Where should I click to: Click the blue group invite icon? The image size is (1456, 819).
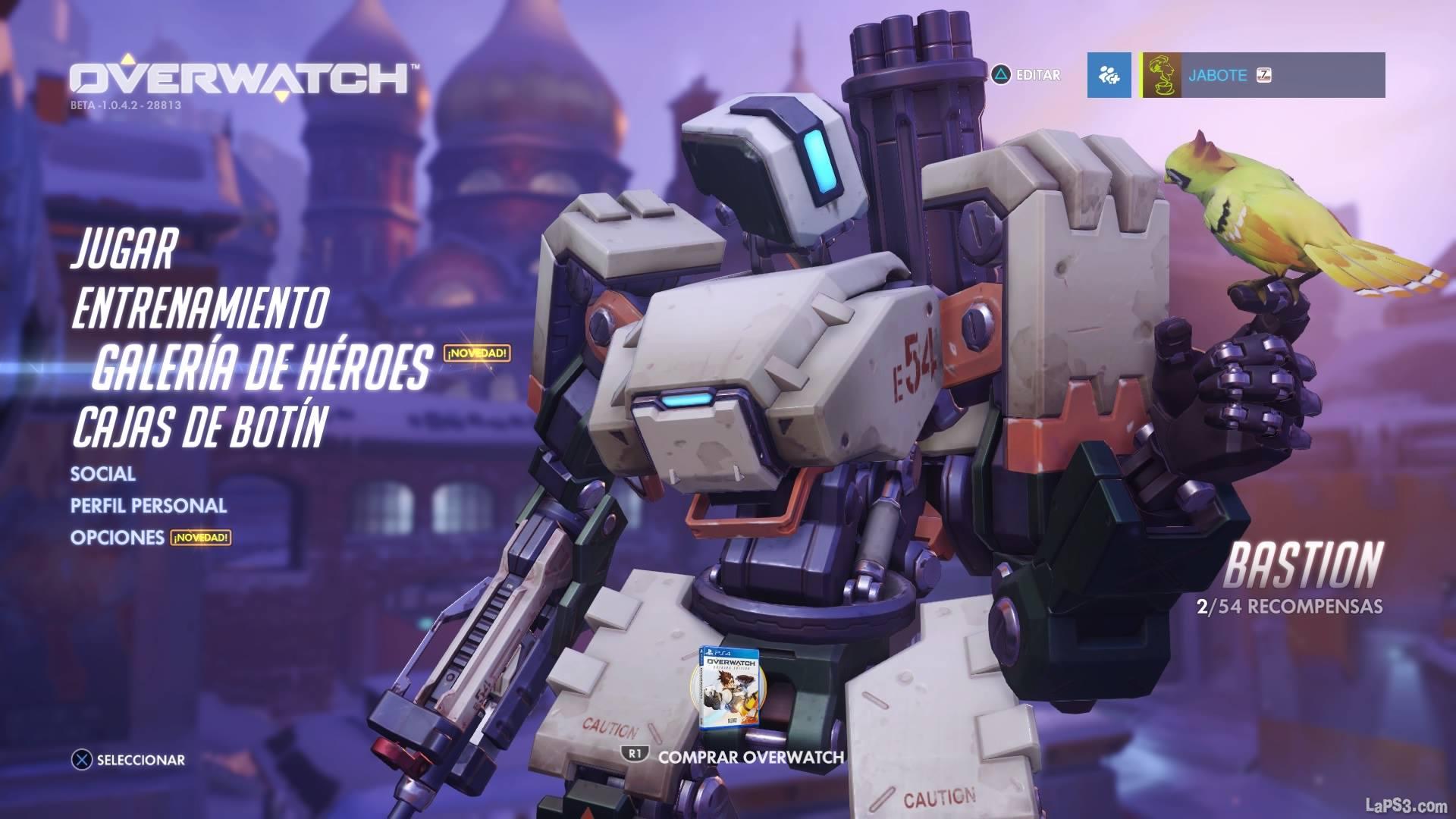(1109, 75)
